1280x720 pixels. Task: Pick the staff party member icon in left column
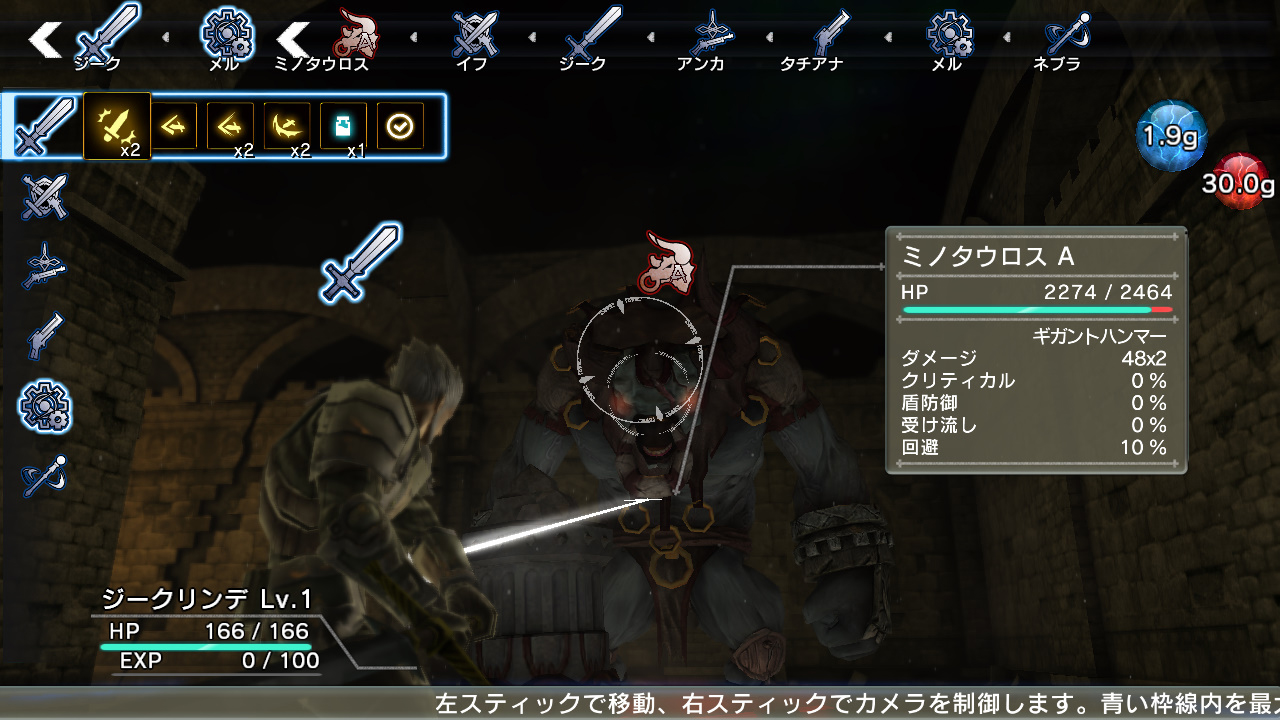(44, 476)
